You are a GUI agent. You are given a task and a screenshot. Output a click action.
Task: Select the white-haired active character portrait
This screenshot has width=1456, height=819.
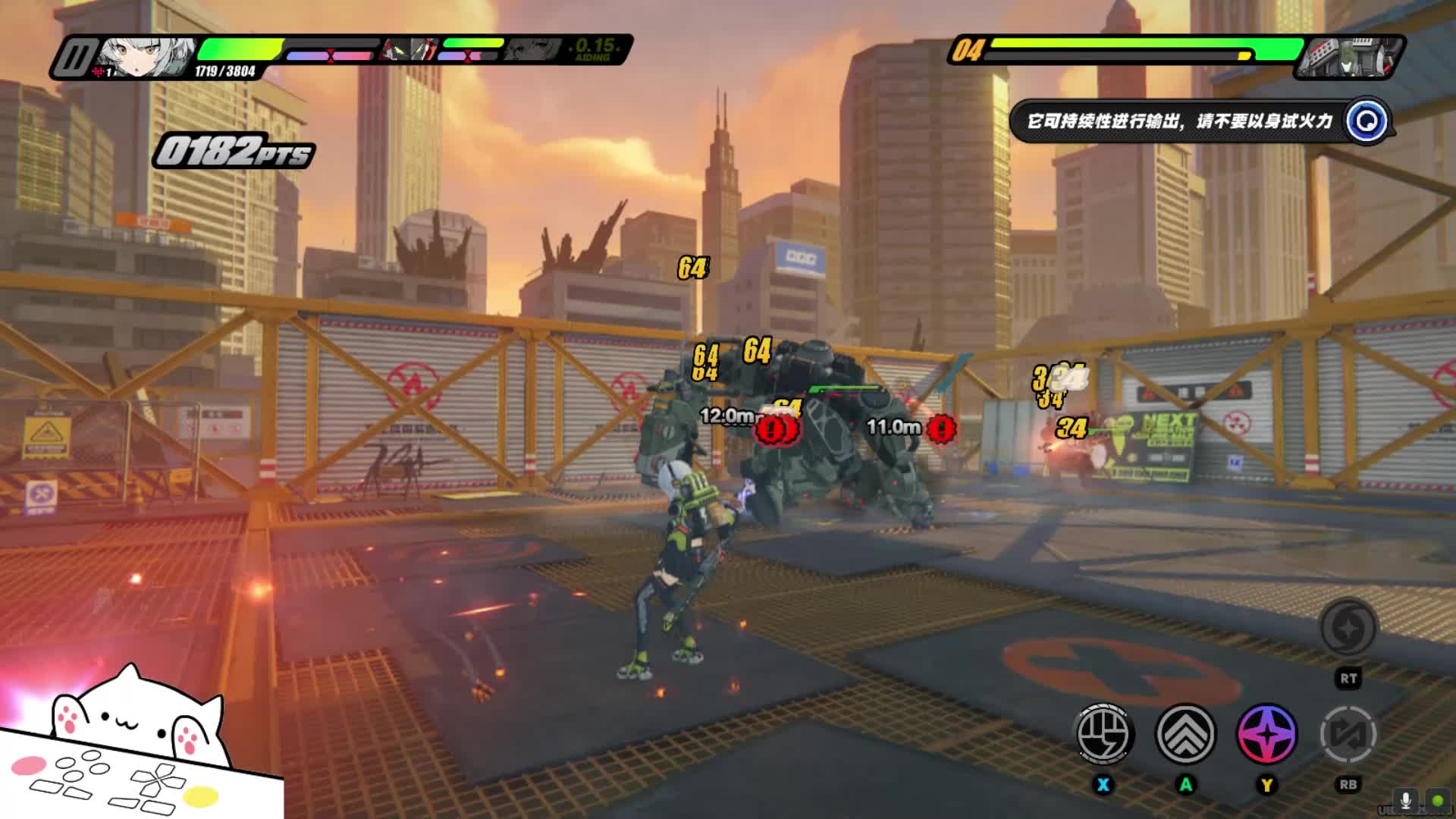pyautogui.click(x=144, y=57)
